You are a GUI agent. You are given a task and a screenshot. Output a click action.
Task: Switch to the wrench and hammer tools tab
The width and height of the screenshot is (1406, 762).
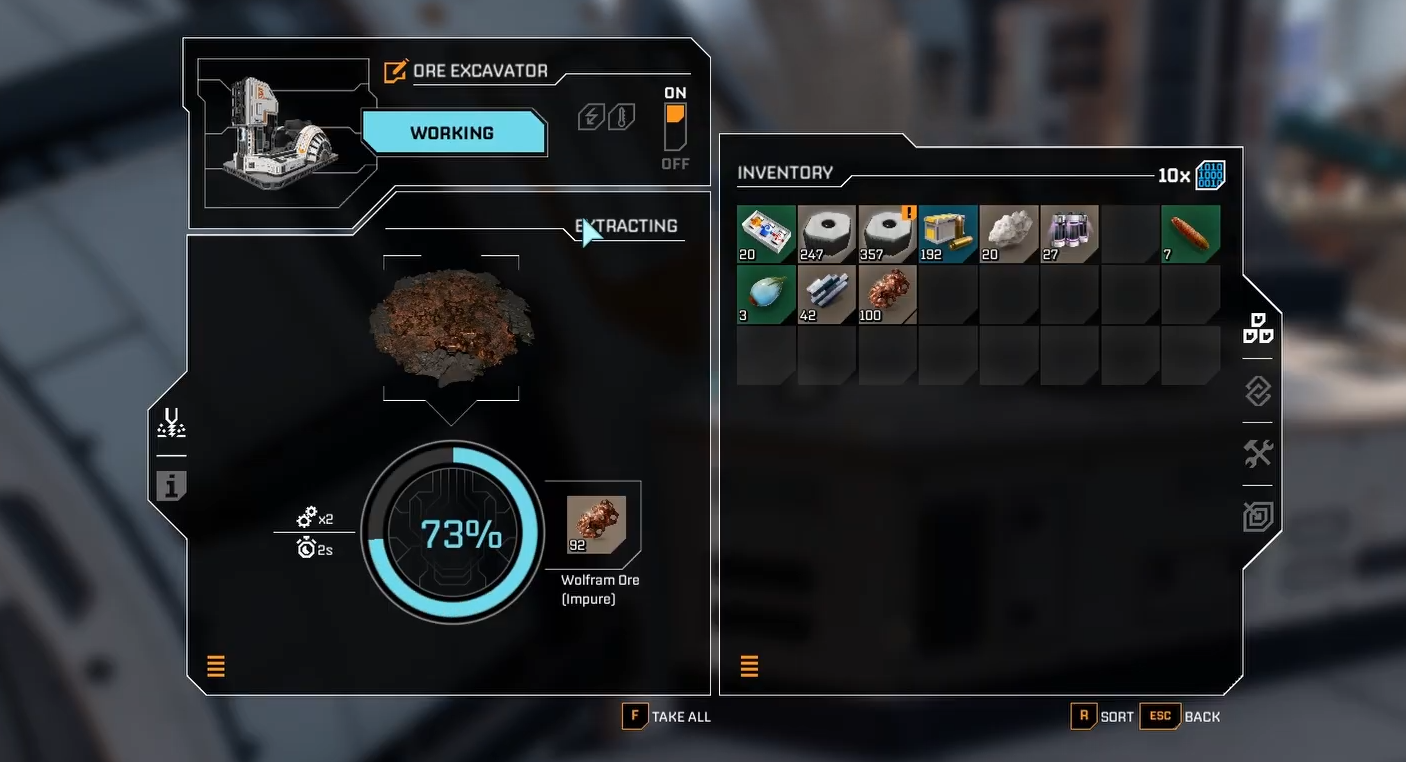(1258, 453)
